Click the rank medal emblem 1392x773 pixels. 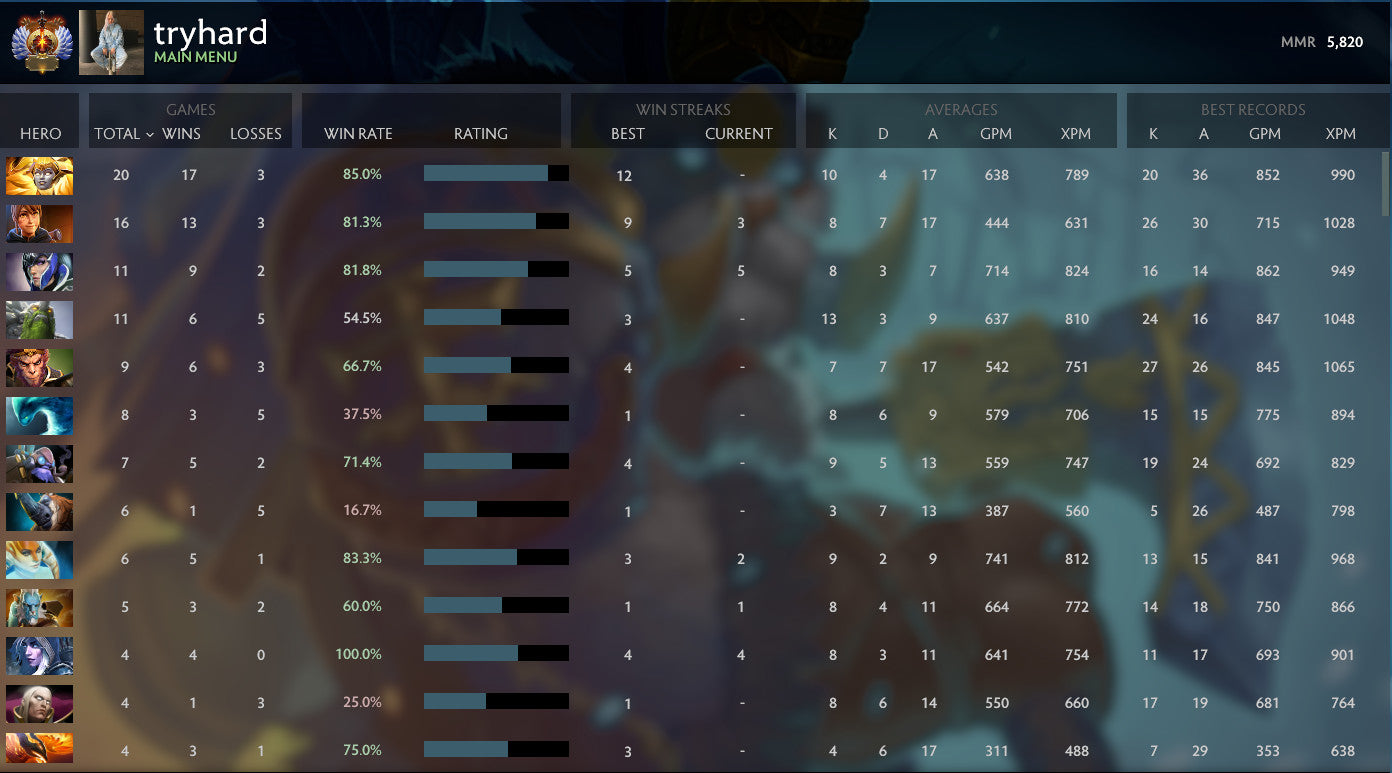click(40, 42)
